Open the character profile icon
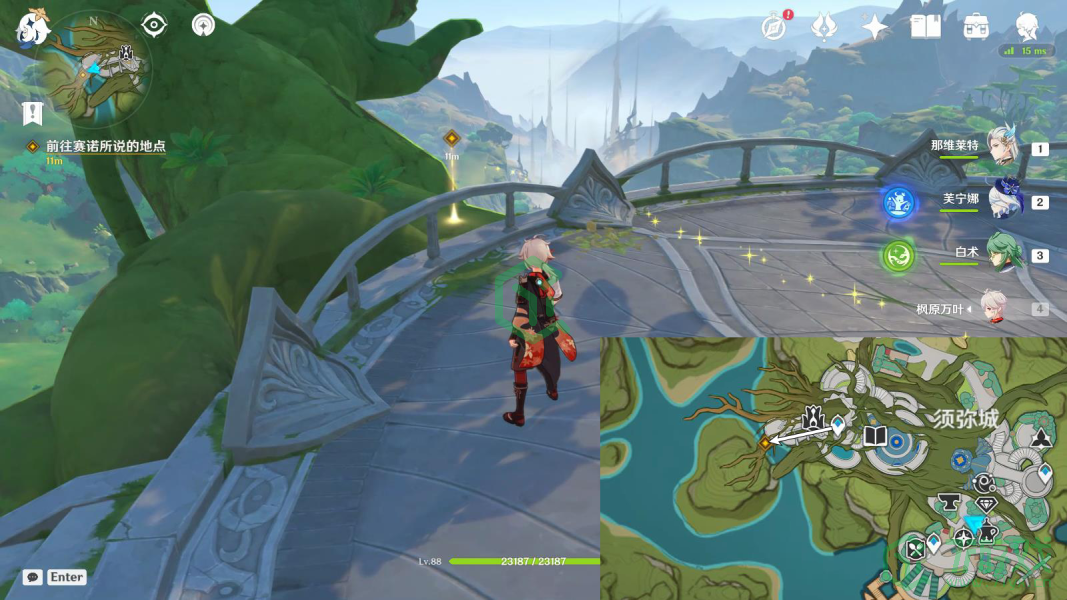The image size is (1067, 600). click(1026, 26)
